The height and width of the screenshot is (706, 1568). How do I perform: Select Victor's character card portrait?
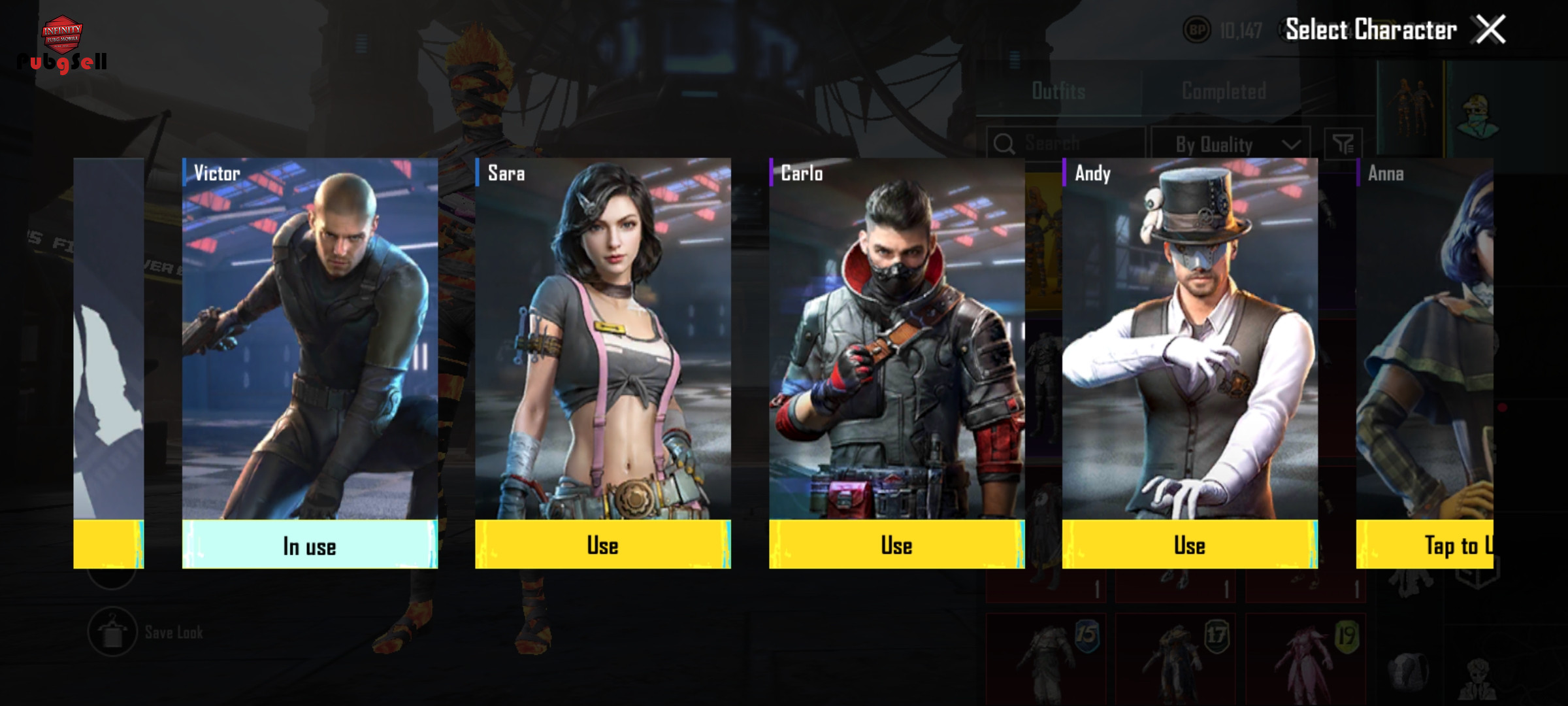coord(310,340)
